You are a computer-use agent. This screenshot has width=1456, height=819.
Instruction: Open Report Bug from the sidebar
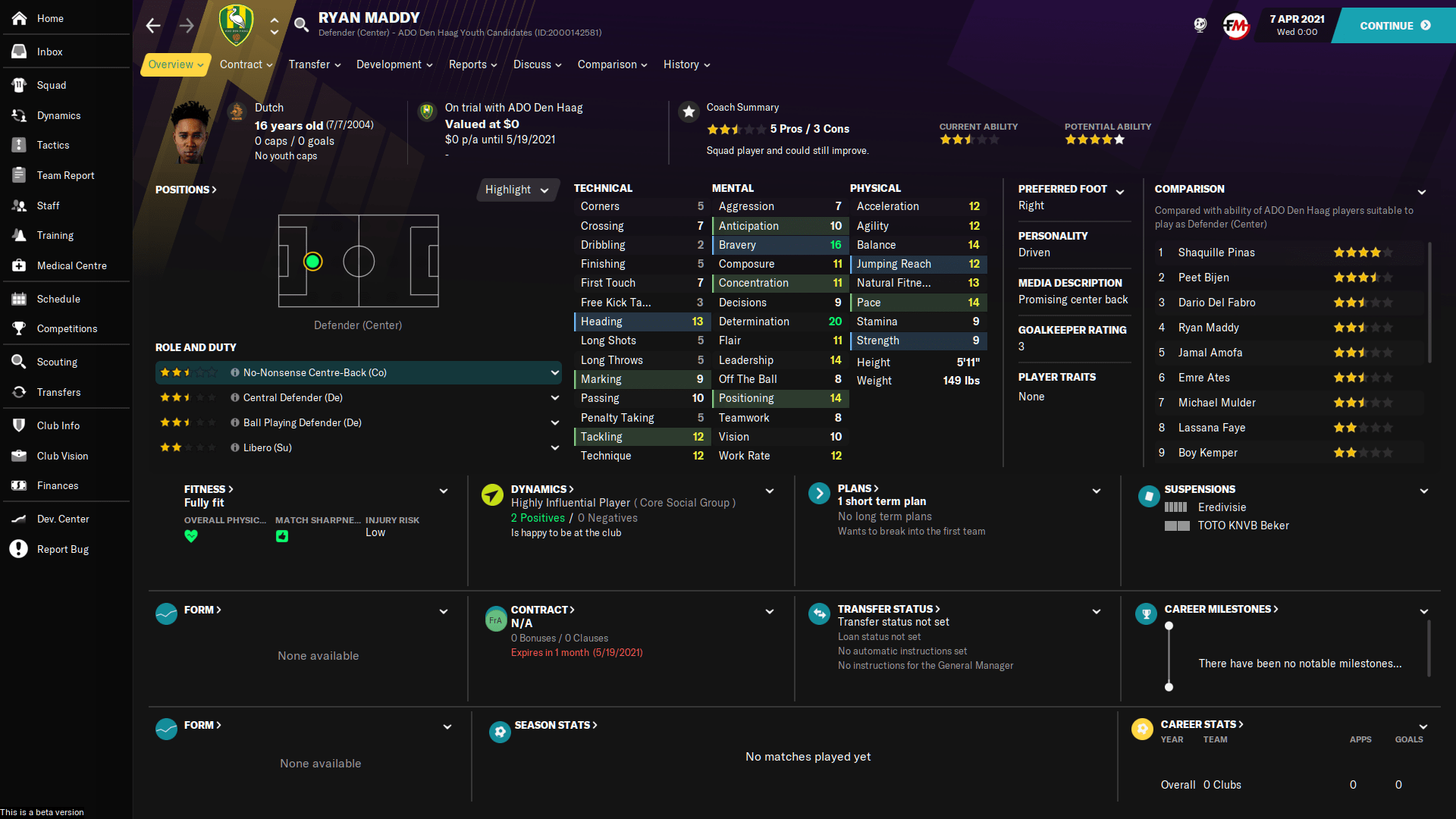(x=20, y=549)
